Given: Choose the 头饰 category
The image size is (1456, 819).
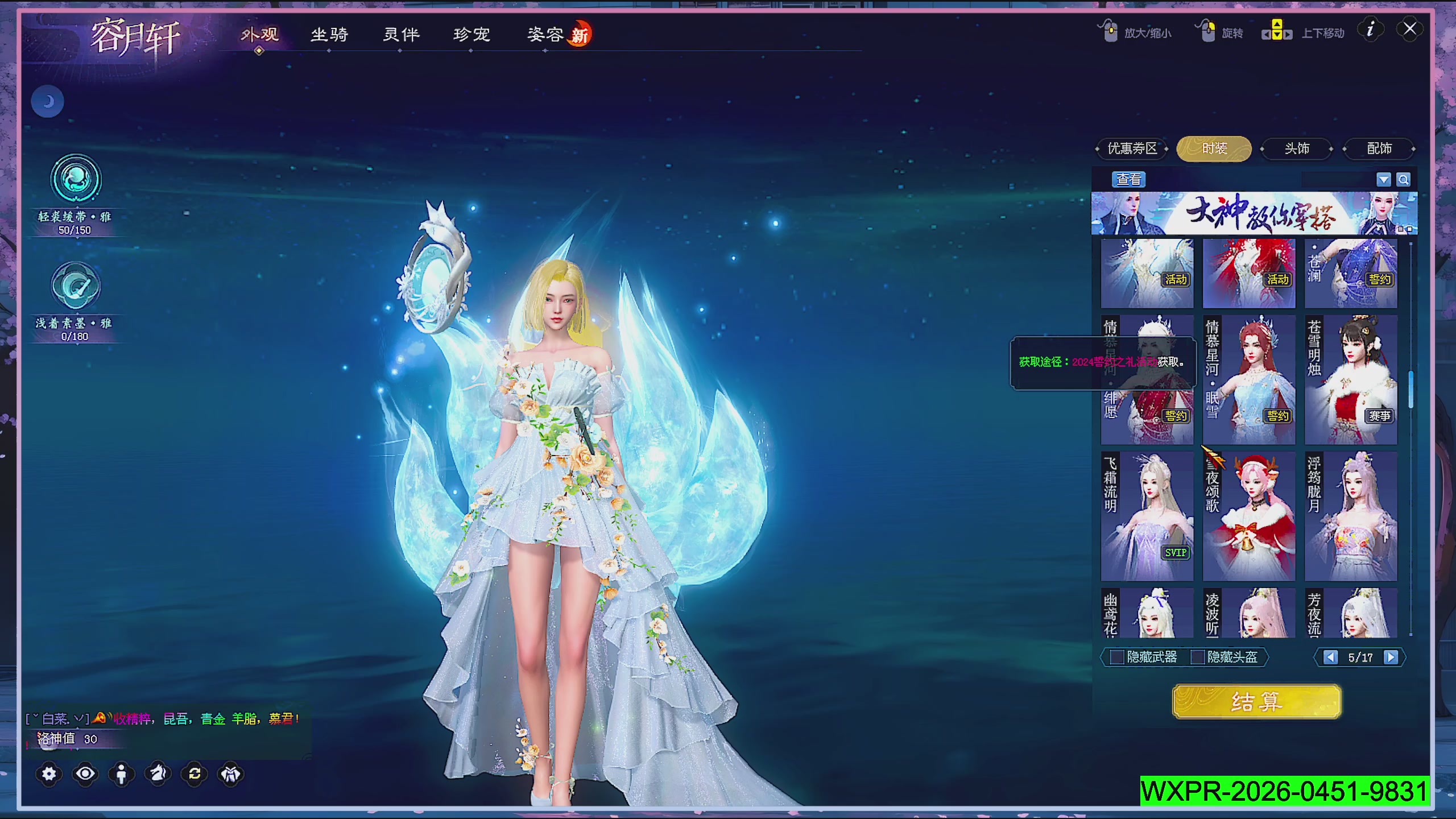Looking at the screenshot, I should 1297,149.
